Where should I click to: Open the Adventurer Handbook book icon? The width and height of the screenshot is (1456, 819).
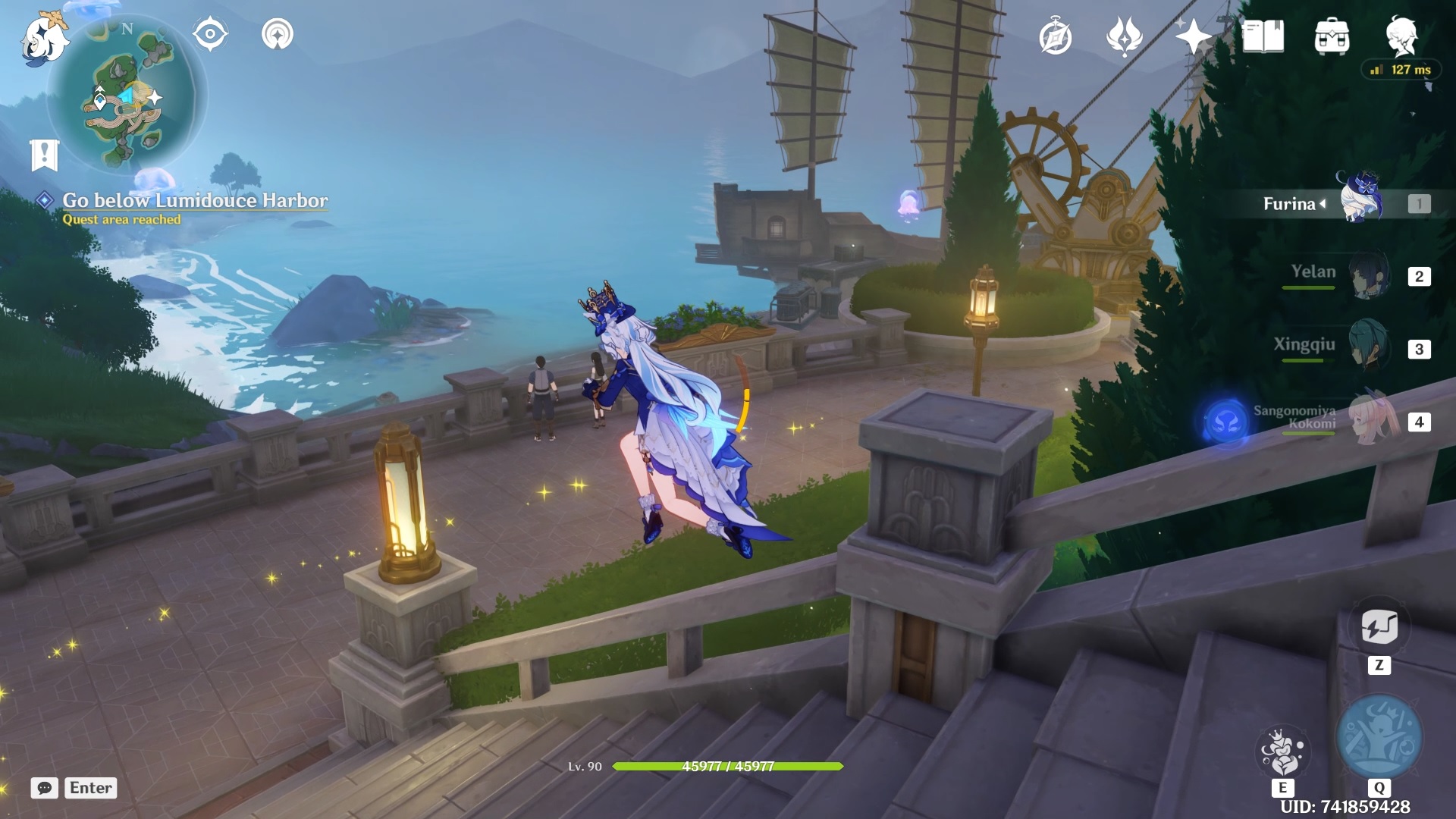pyautogui.click(x=1263, y=36)
